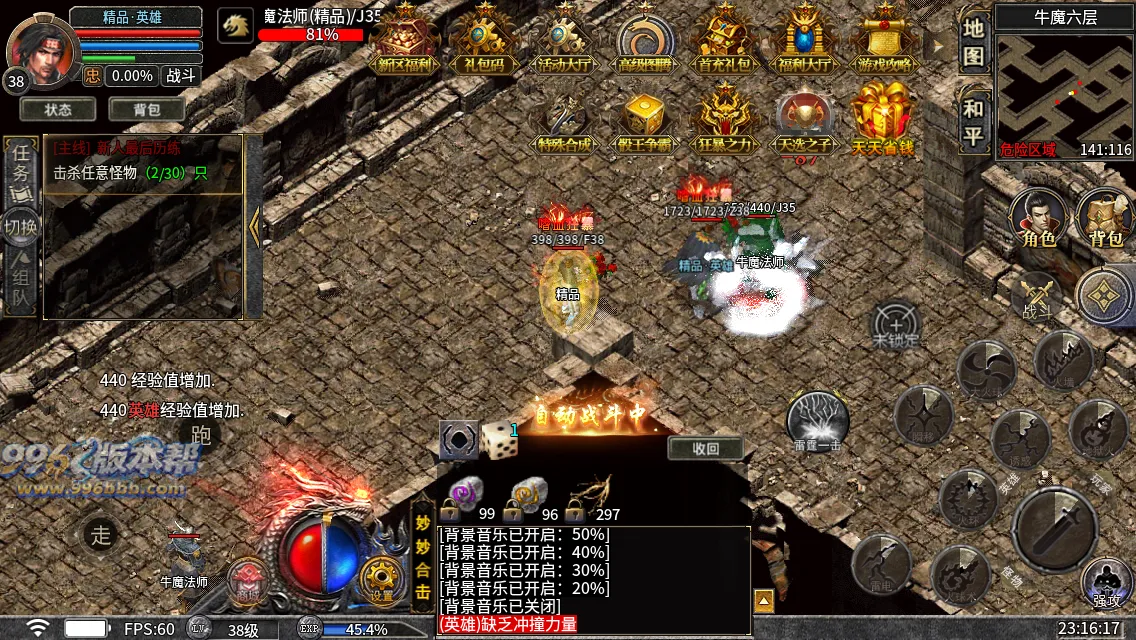
Task: Toggle the 强攻 forced attack button
Action: pyautogui.click(x=1106, y=582)
